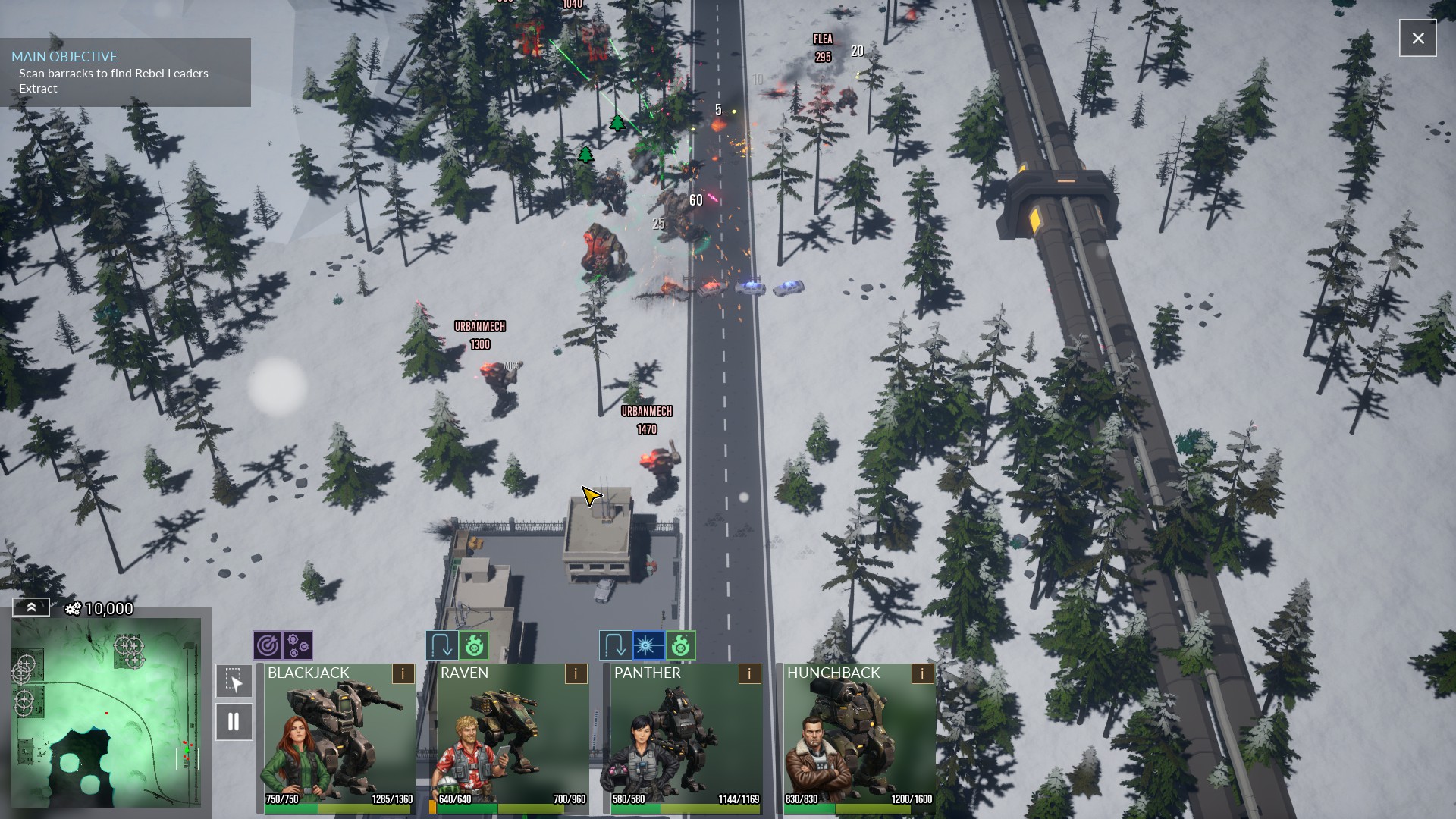Fire Panther's blue starburst ability
This screenshot has width=1456, height=819.
pos(648,646)
